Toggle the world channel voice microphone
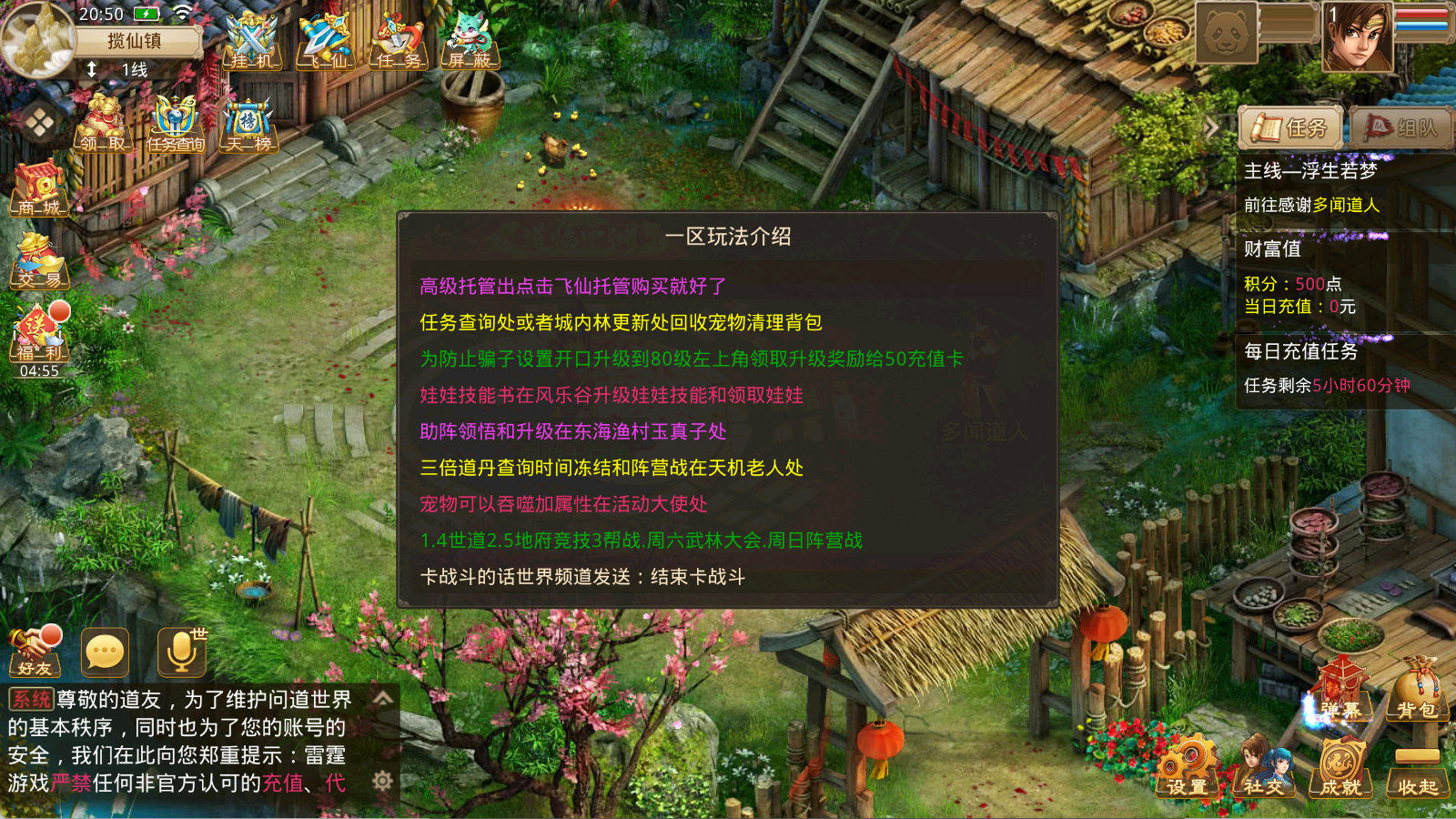Image resolution: width=1456 pixels, height=819 pixels. coord(182,651)
